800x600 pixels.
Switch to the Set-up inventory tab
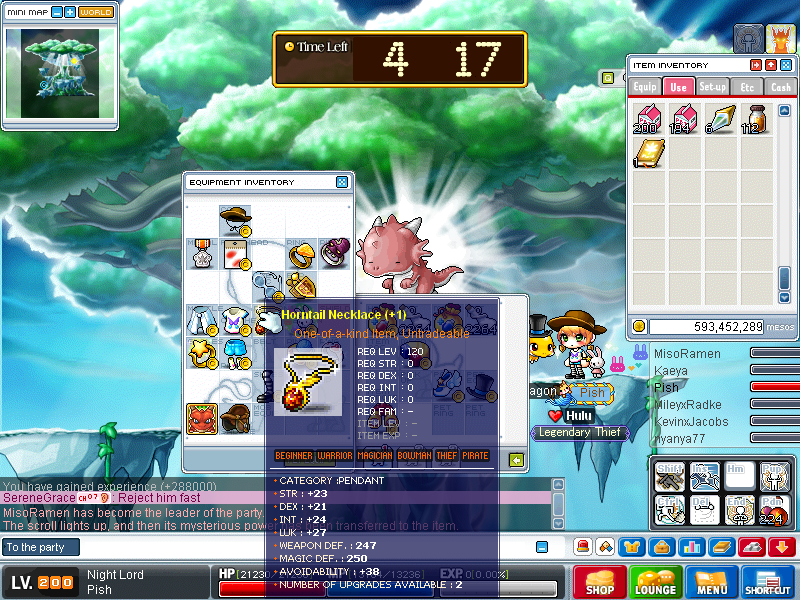click(x=712, y=87)
